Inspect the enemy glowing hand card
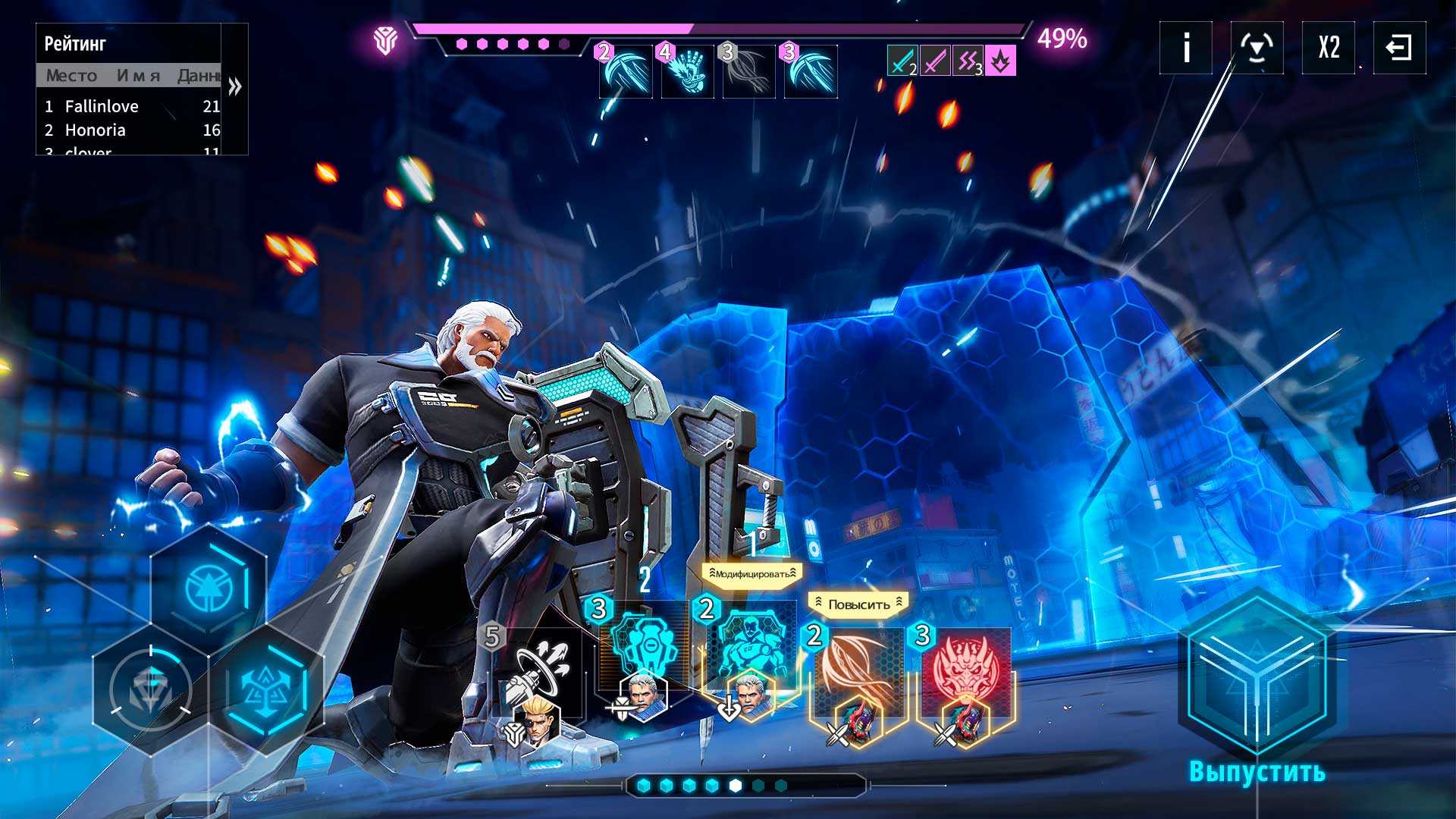 [687, 71]
